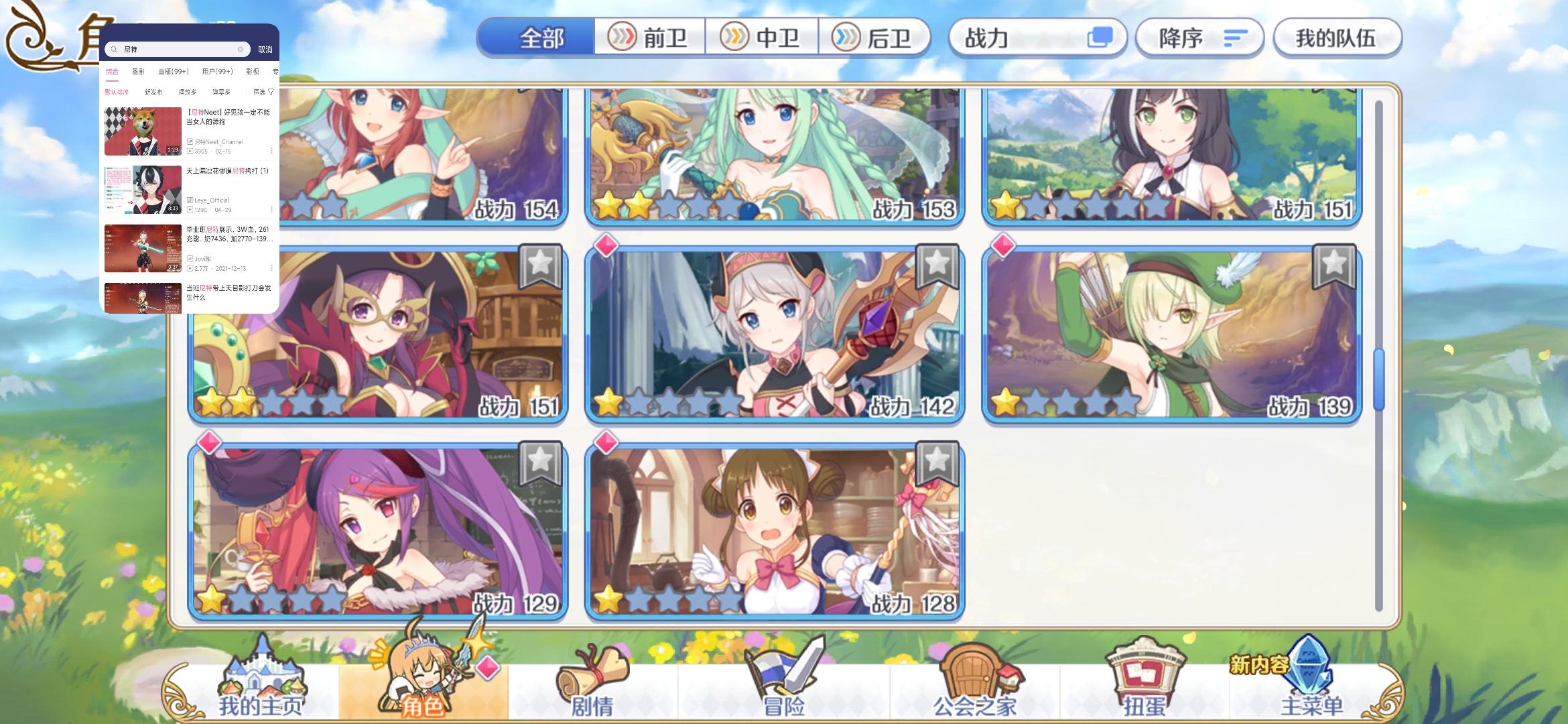1568x724 pixels.
Task: Open the 默认排序 sort order selector
Action: click(117, 90)
